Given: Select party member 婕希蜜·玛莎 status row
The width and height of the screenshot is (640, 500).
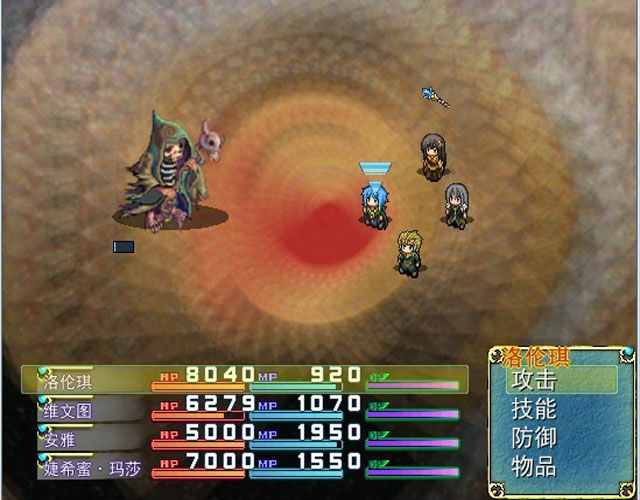Looking at the screenshot, I should pos(244,466).
